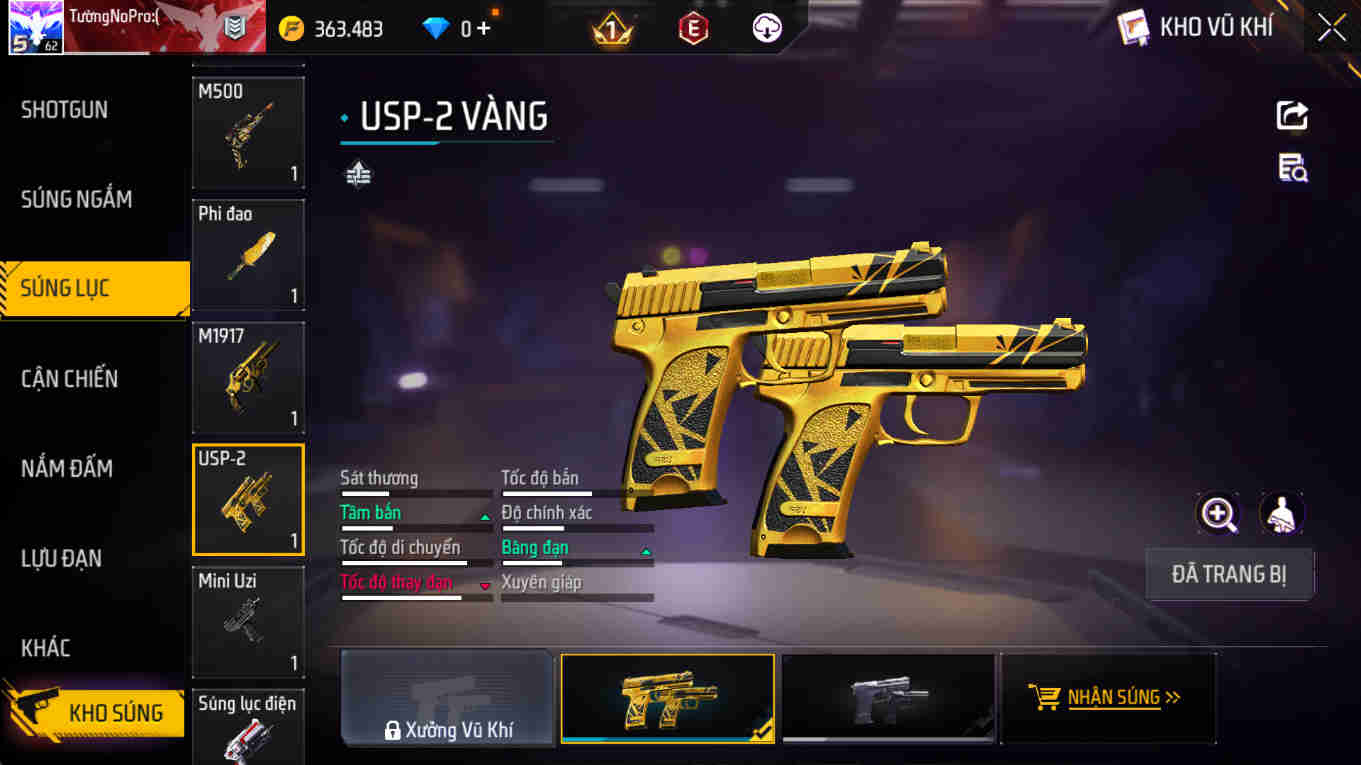Click the KHO VŨ KHÍ book icon
This screenshot has height=765, width=1361.
pos(1135,27)
